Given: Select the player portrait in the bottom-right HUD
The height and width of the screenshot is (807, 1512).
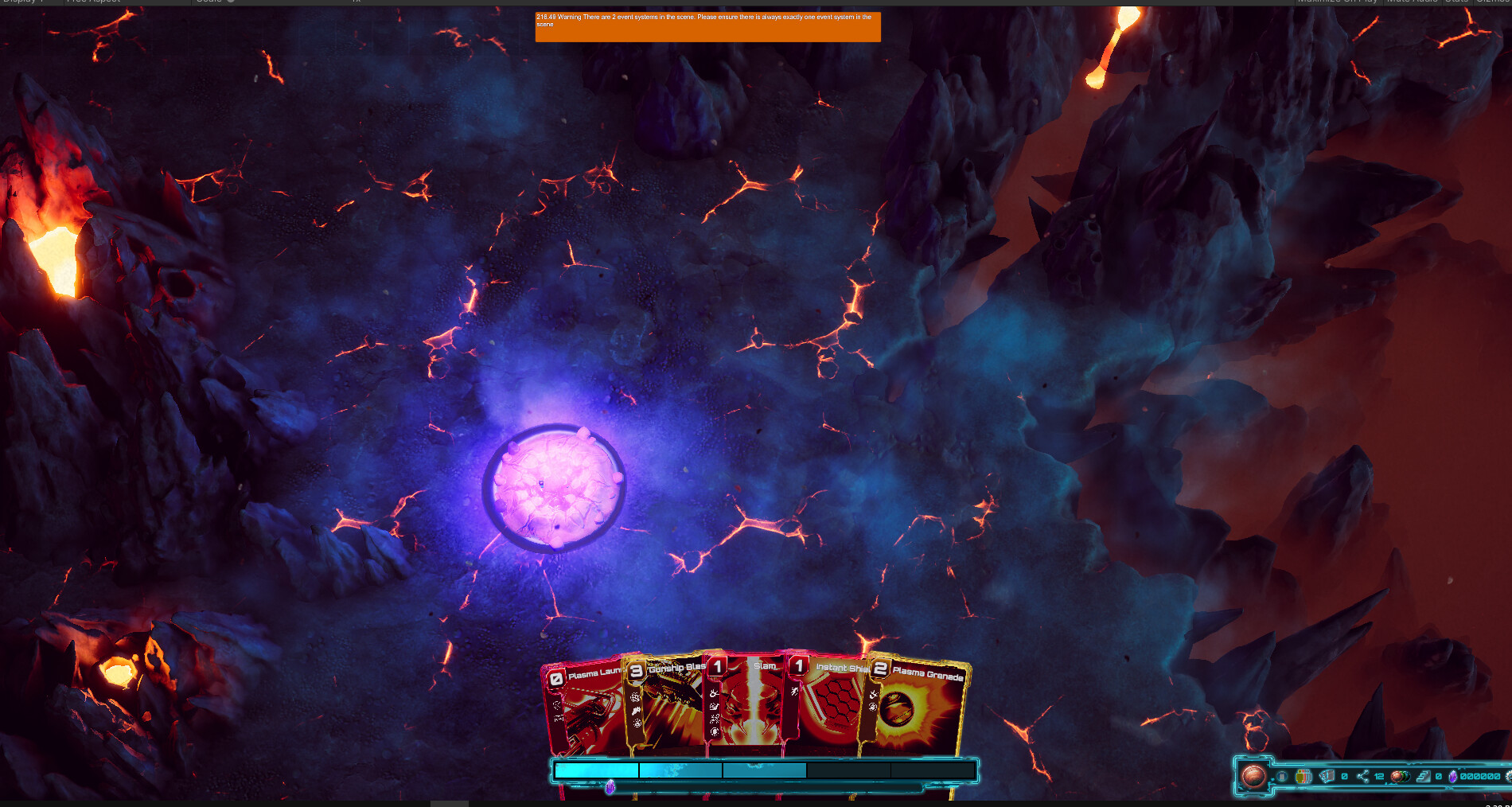Looking at the screenshot, I should pos(1254,777).
